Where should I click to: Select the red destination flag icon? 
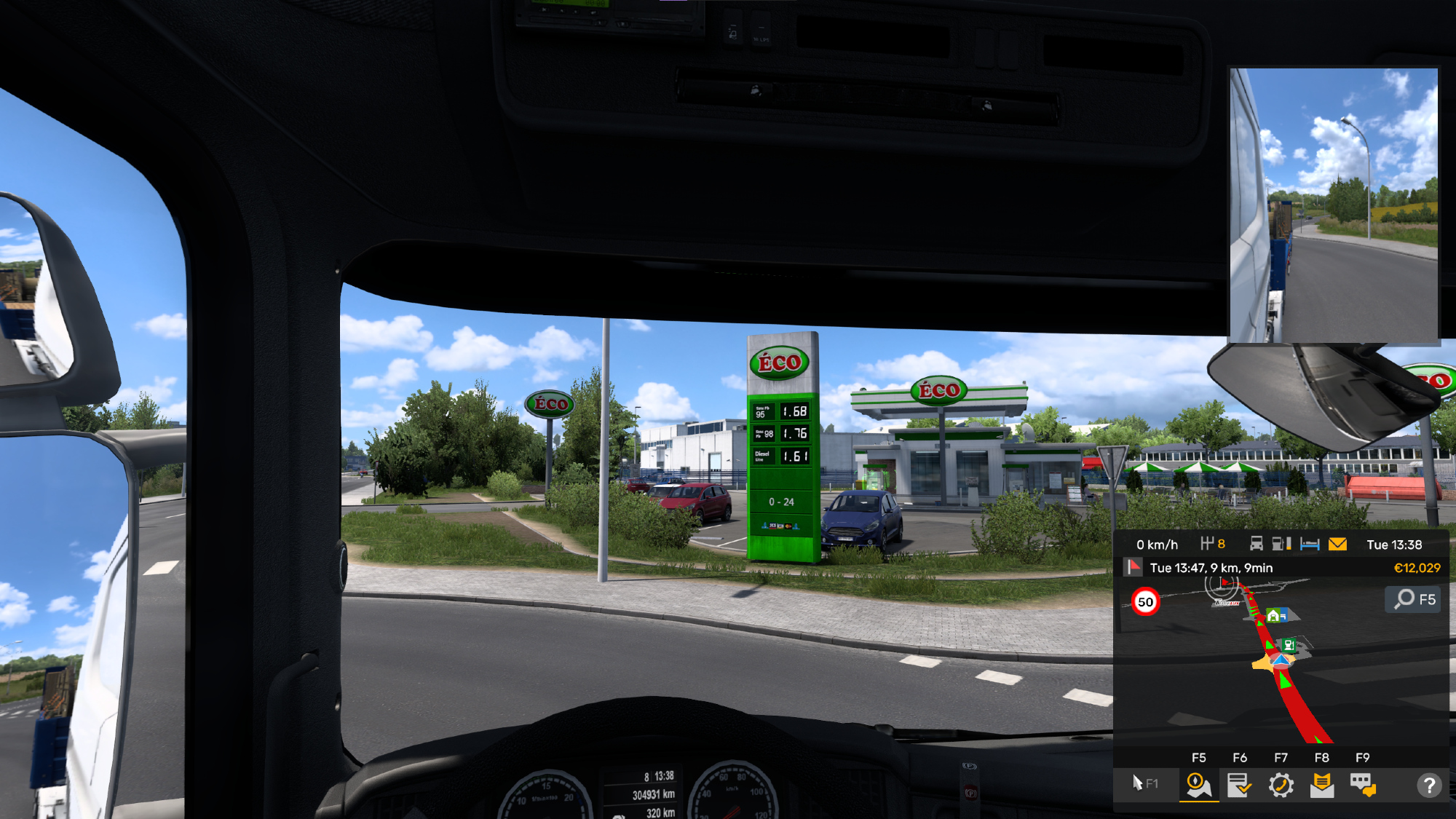(1133, 567)
